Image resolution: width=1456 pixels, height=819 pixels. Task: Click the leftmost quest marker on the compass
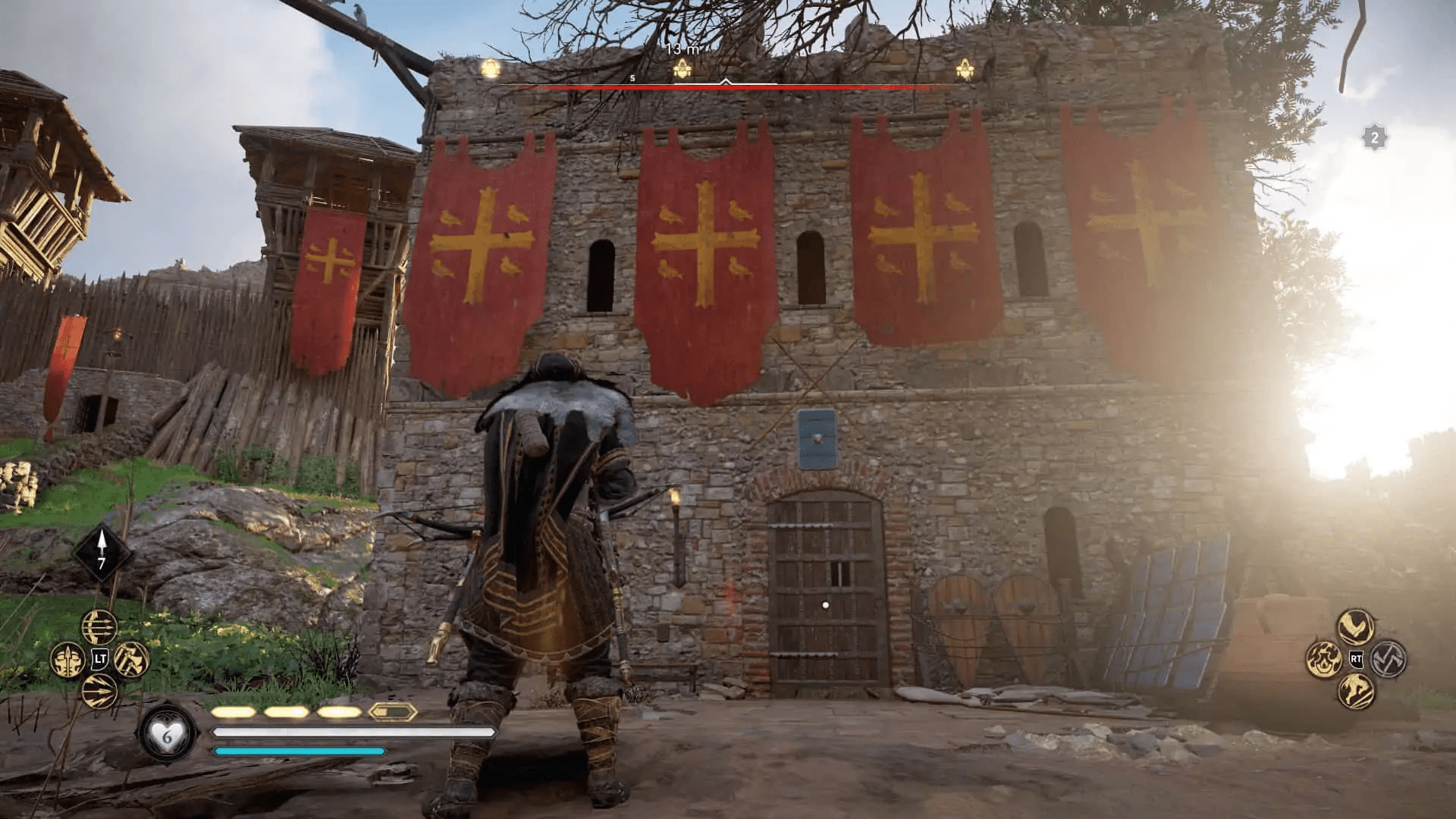(x=490, y=69)
